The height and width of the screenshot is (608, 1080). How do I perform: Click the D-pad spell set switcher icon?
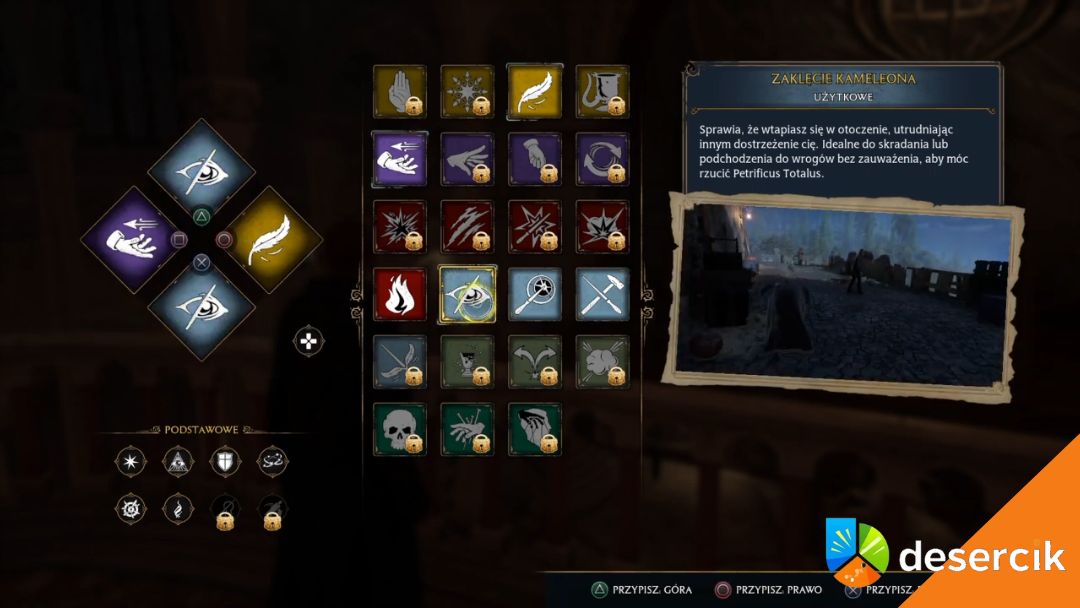point(309,341)
